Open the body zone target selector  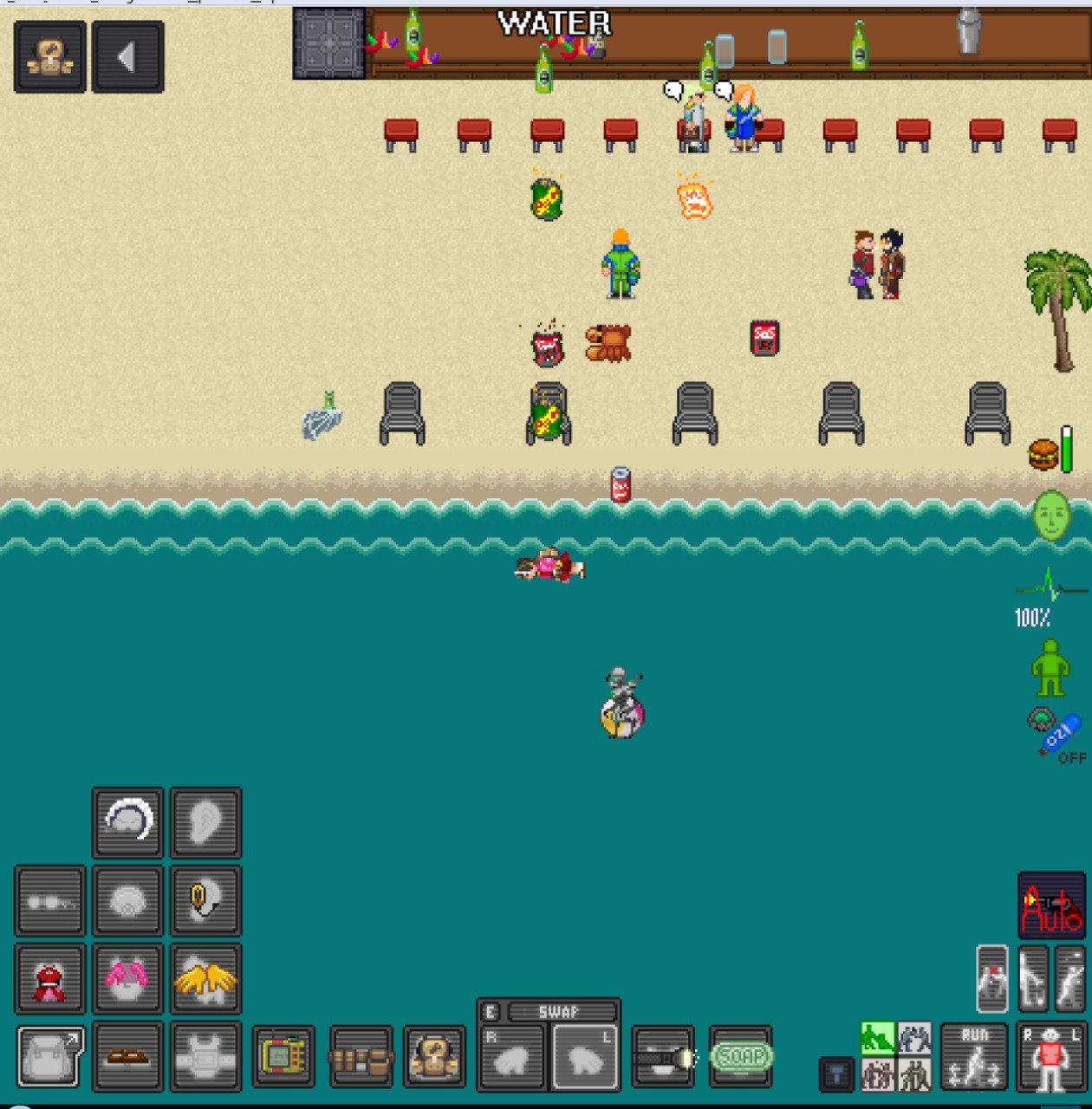(1051, 1056)
